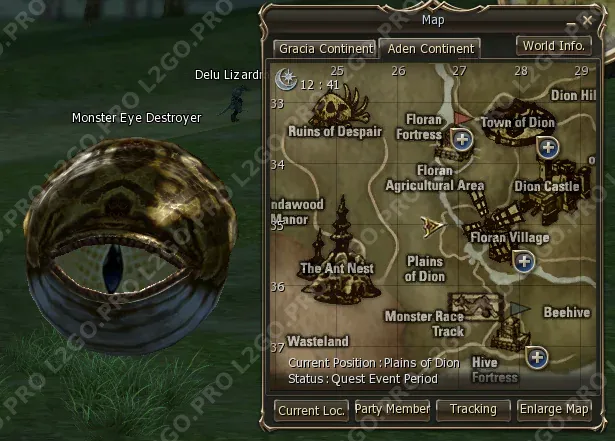Click the blue marker at Floran Fortress
This screenshot has width=615, height=441.
click(462, 139)
